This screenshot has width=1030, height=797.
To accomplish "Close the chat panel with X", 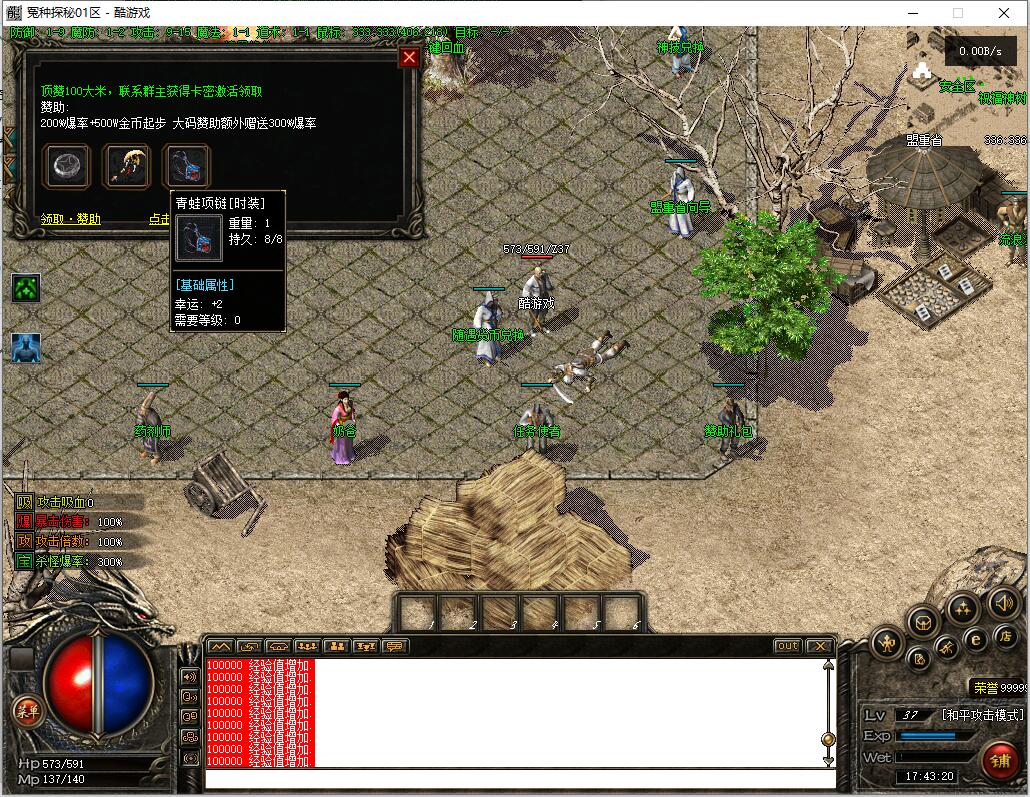I will pyautogui.click(x=819, y=646).
